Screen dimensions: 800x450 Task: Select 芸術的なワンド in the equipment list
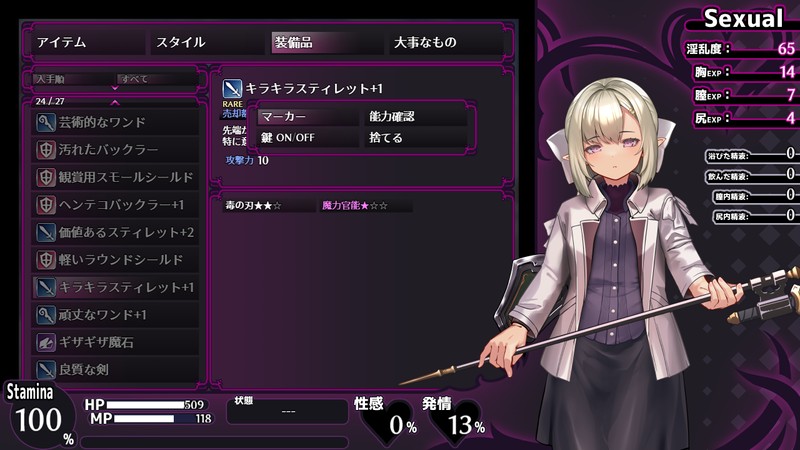[x=117, y=122]
